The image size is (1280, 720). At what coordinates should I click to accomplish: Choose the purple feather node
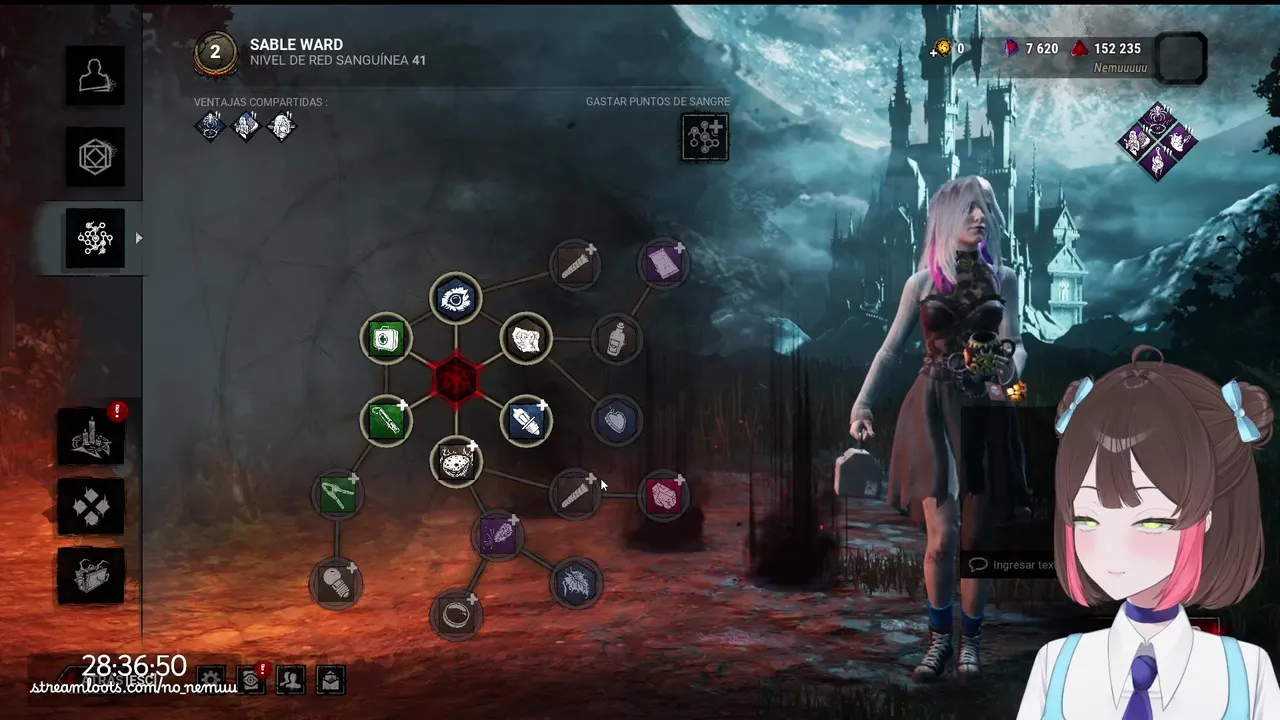(x=497, y=536)
